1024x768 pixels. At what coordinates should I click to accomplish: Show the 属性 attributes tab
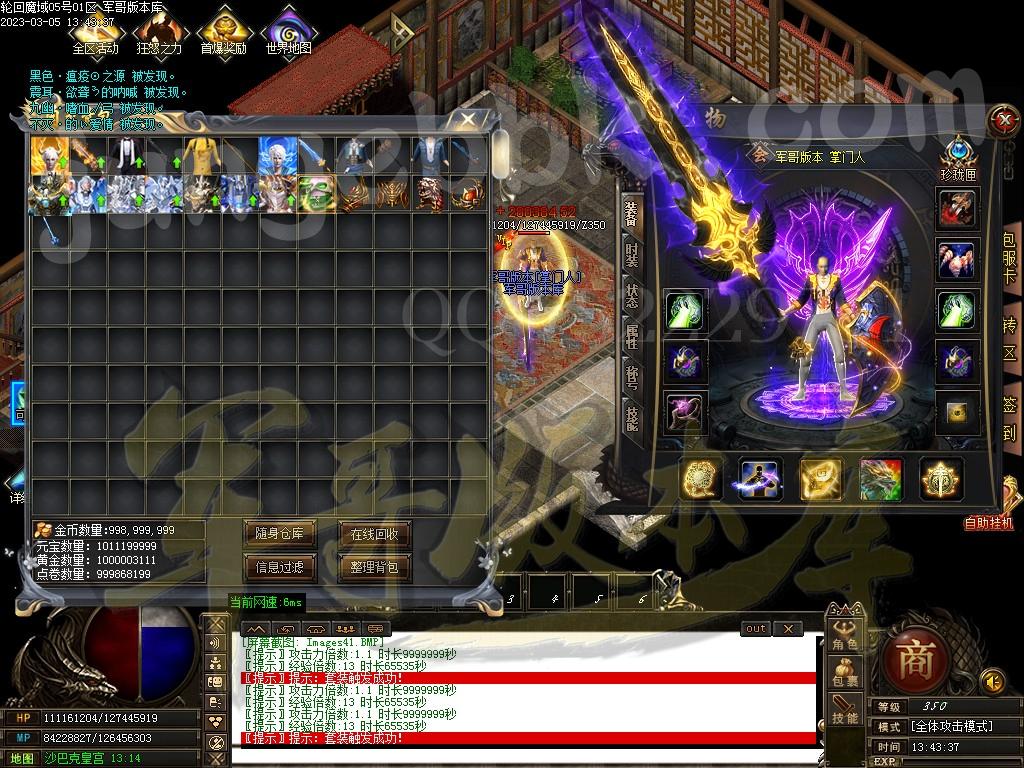coord(631,336)
